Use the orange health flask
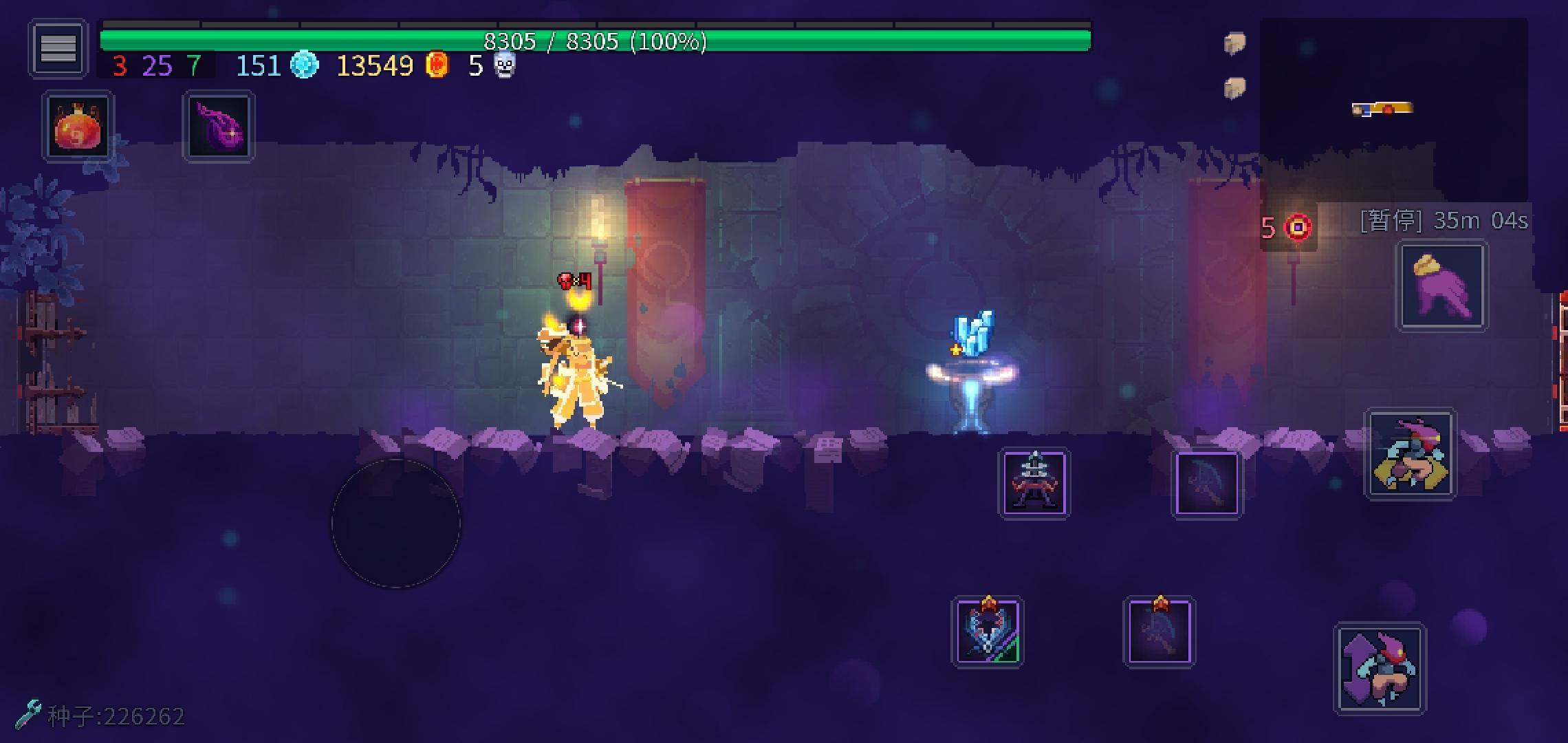The width and height of the screenshot is (1568, 743). (78, 127)
